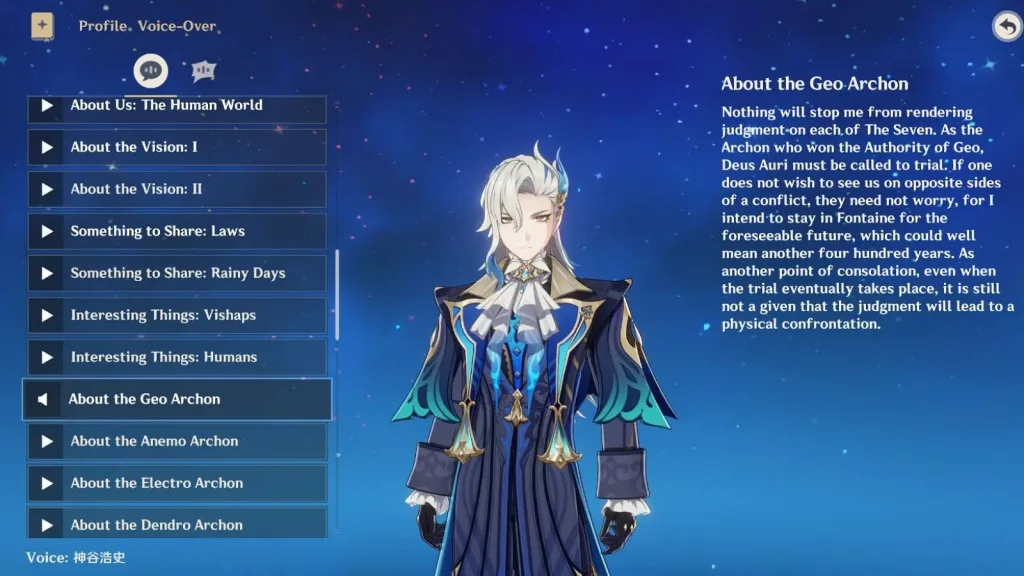Choose Something to Share: Rainy Days
Viewport: 1024px width, 576px height.
click(x=176, y=273)
